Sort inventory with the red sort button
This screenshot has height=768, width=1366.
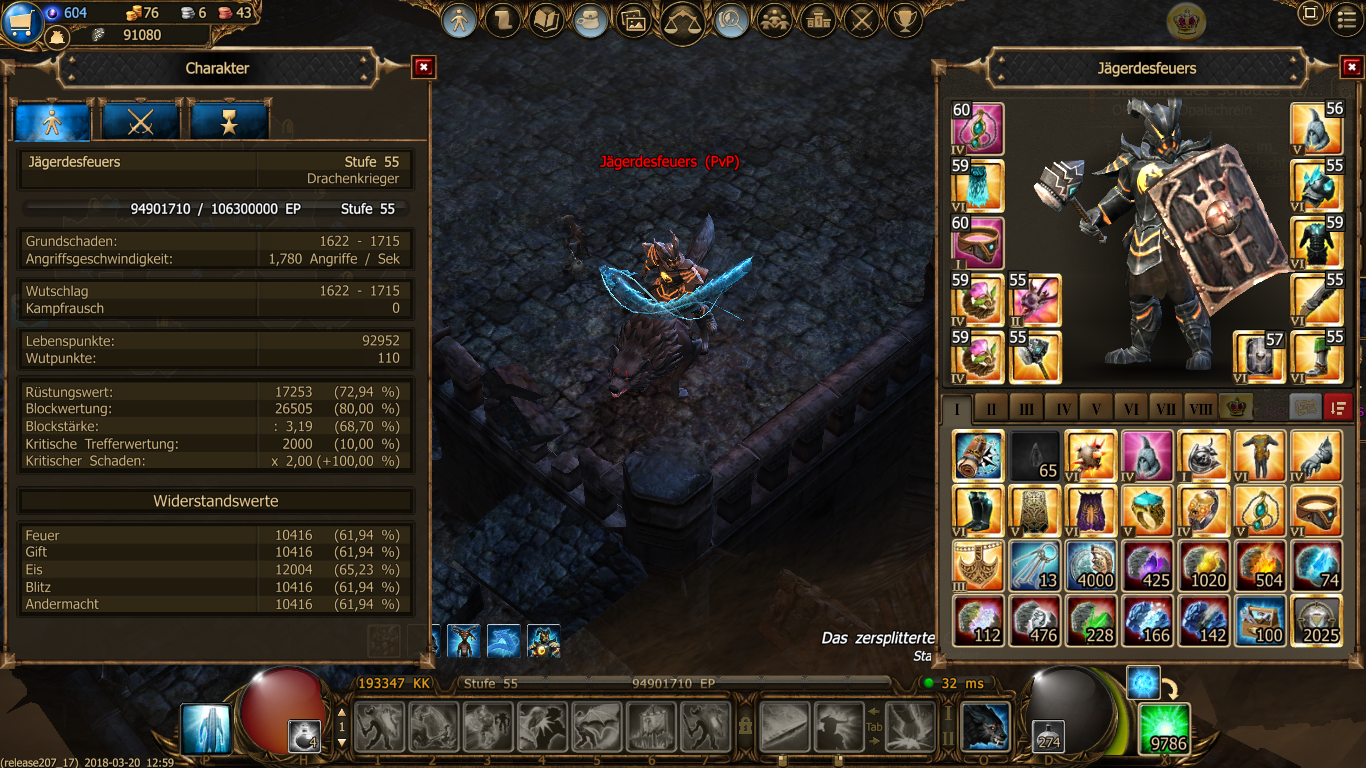[1338, 407]
